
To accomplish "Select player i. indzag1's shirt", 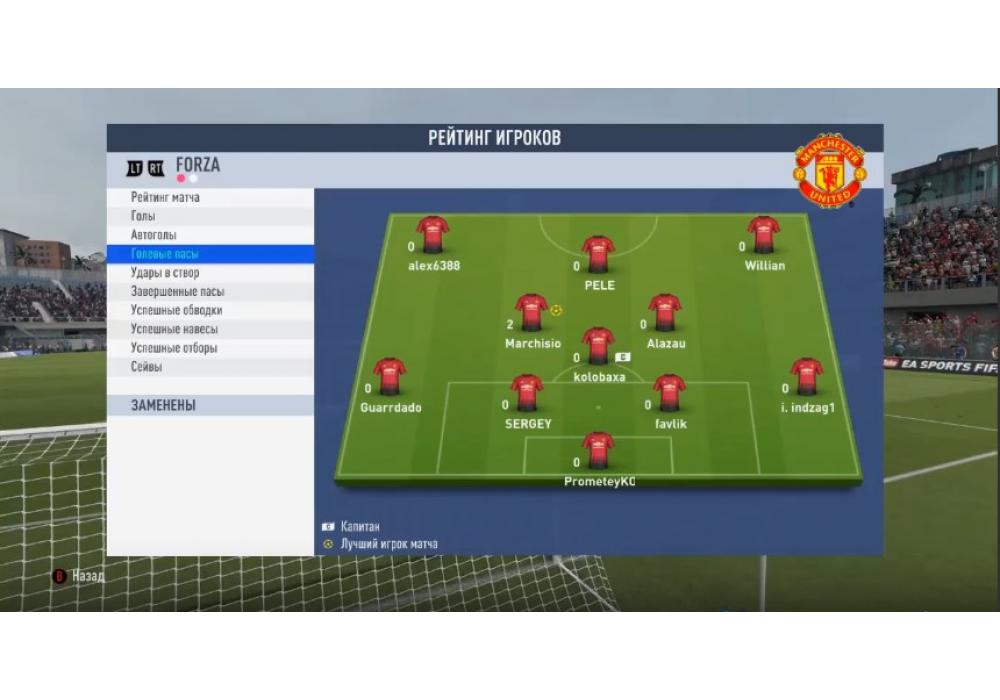I will 806,377.
